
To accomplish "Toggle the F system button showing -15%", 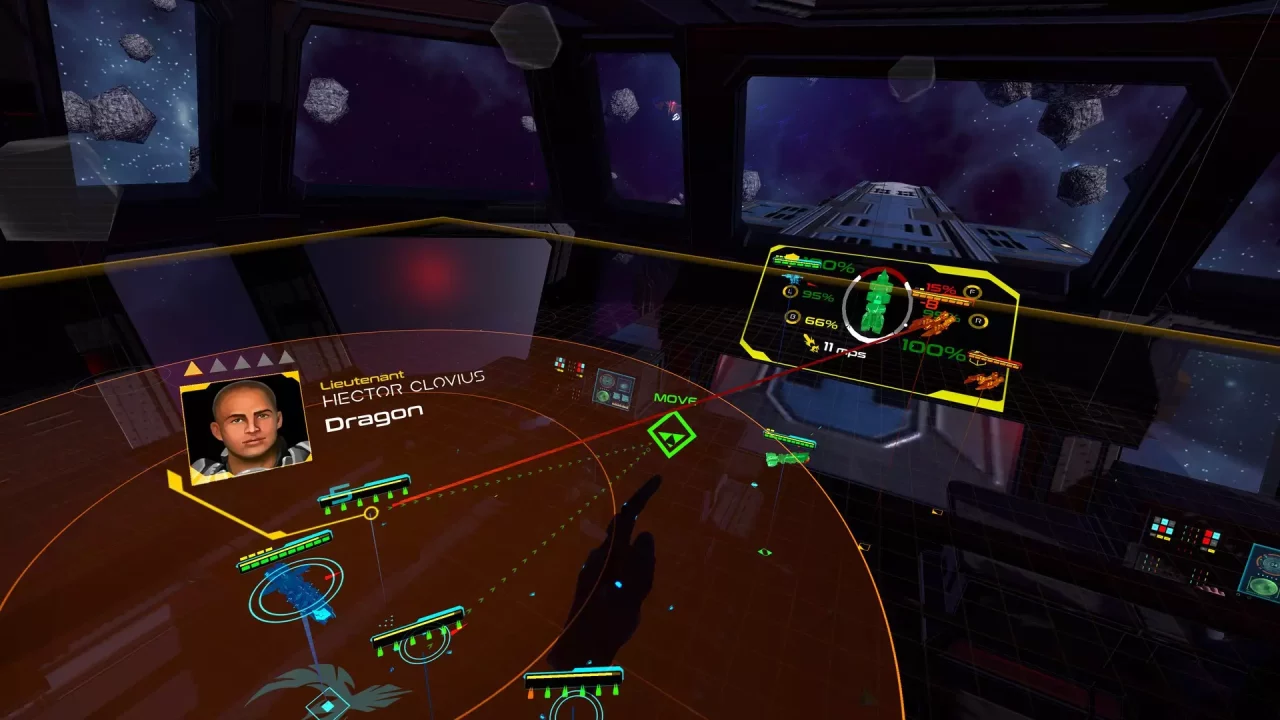I will (972, 292).
